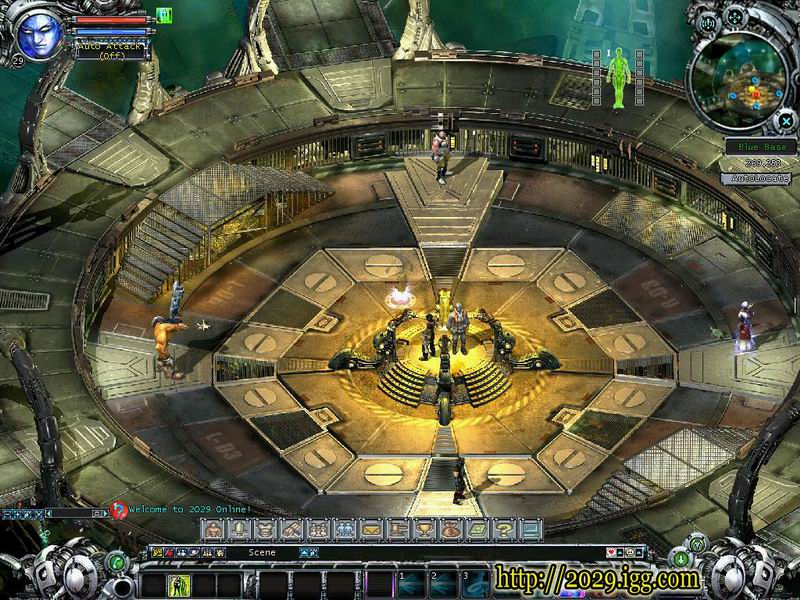Open the envelope mail icon
This screenshot has width=800, height=600.
tap(372, 529)
